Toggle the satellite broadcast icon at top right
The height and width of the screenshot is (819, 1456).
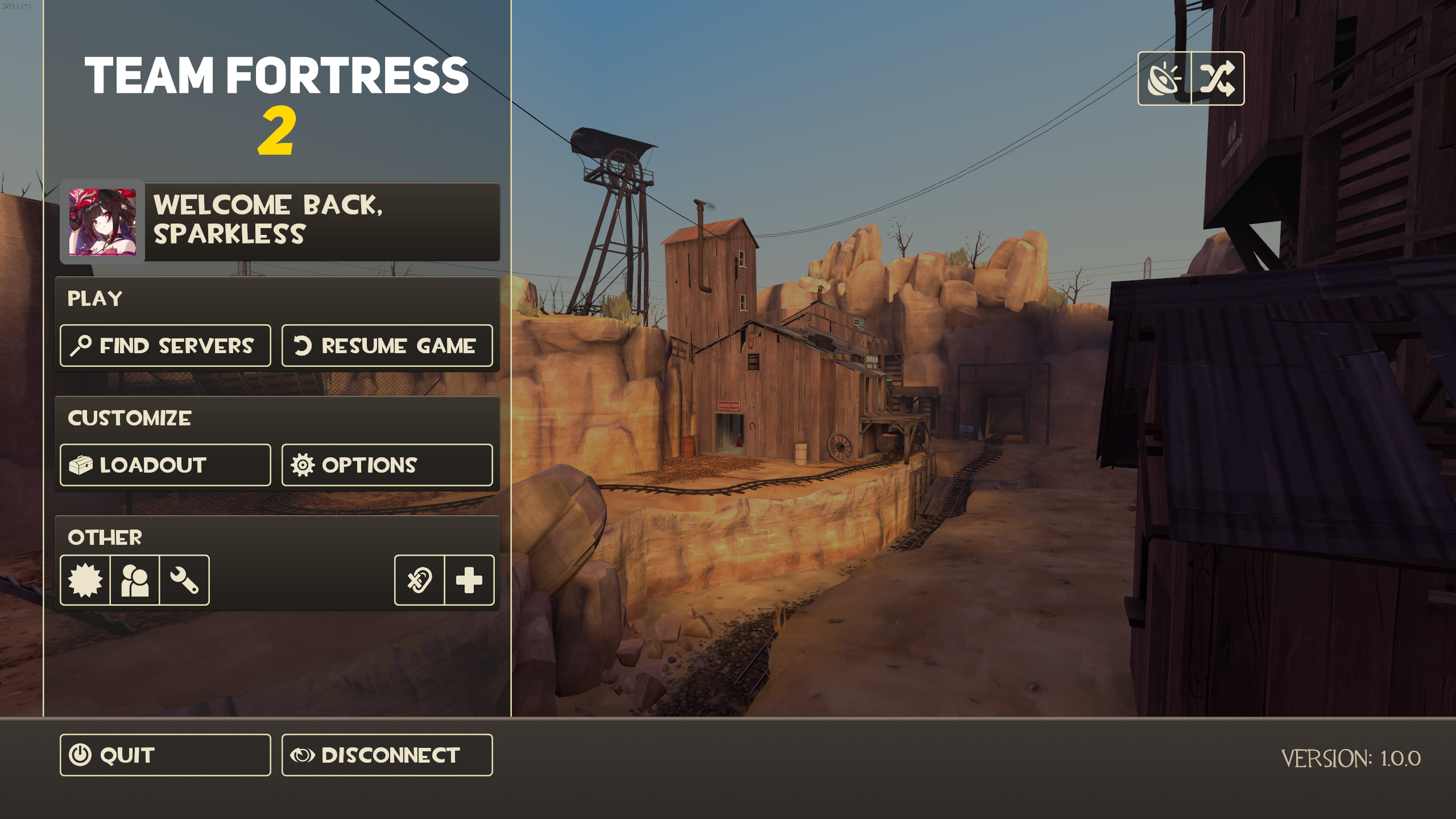click(x=1164, y=80)
